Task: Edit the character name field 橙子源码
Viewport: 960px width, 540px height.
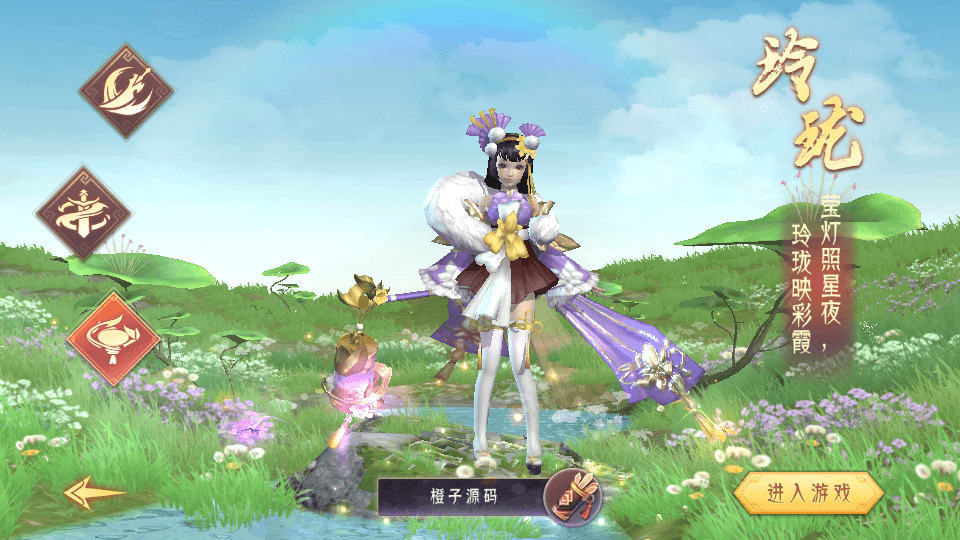Action: [461, 495]
